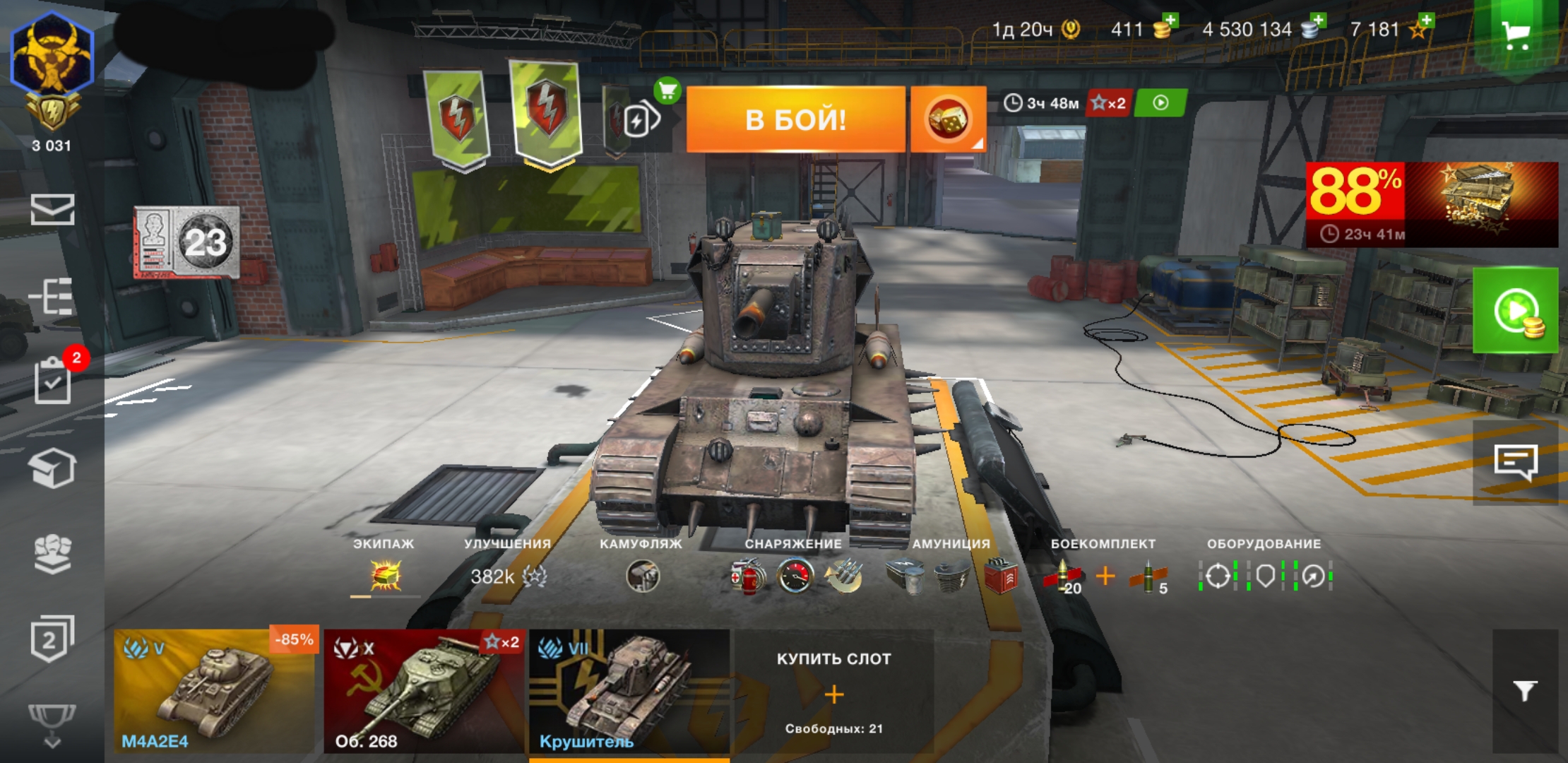Open the mail envelope inbox
Screen dimensions: 1568x763
(52, 210)
